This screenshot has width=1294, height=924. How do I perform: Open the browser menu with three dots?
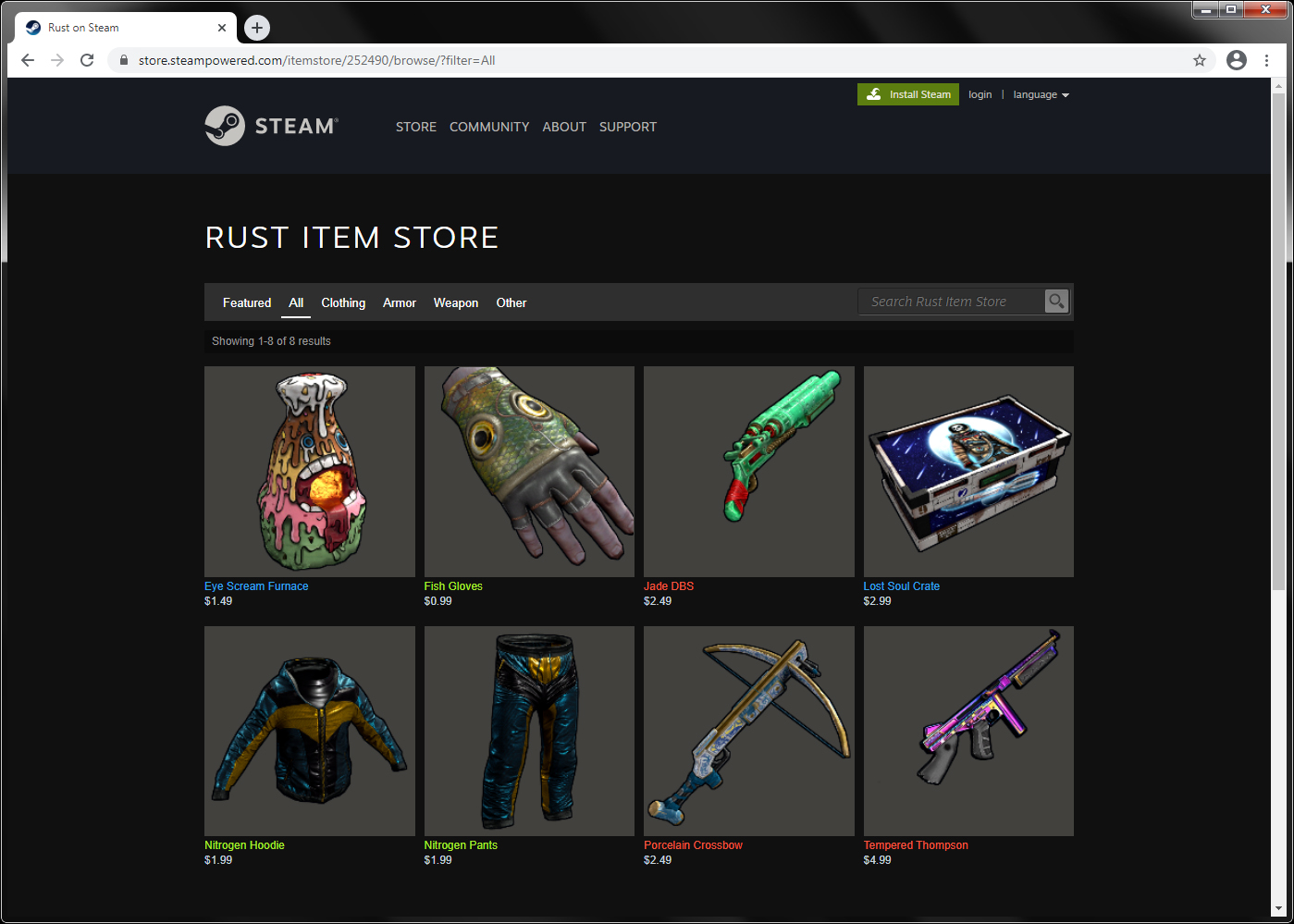pyautogui.click(x=1267, y=59)
